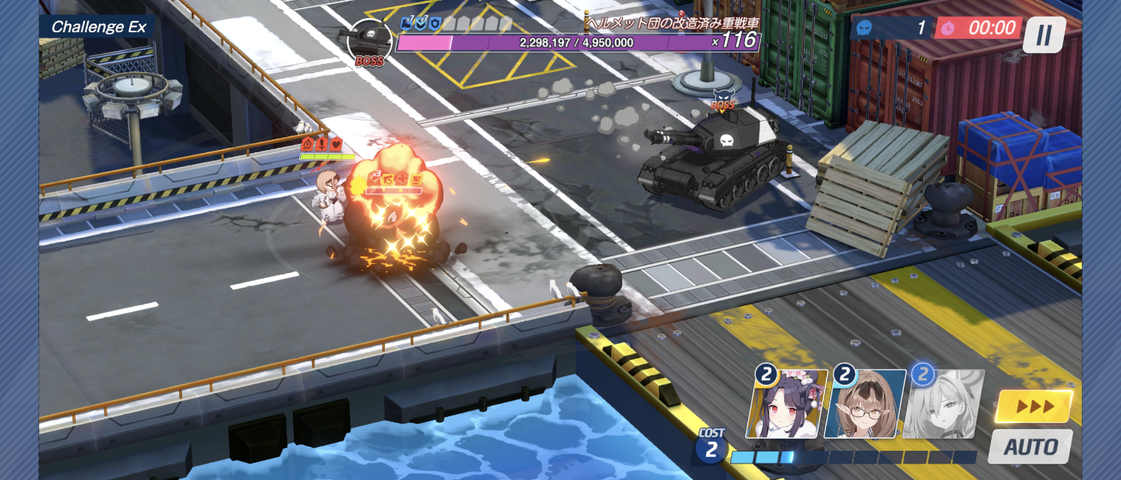Toggle the AUTO battle mode
Viewport: 1121px width, 480px height.
1030,446
